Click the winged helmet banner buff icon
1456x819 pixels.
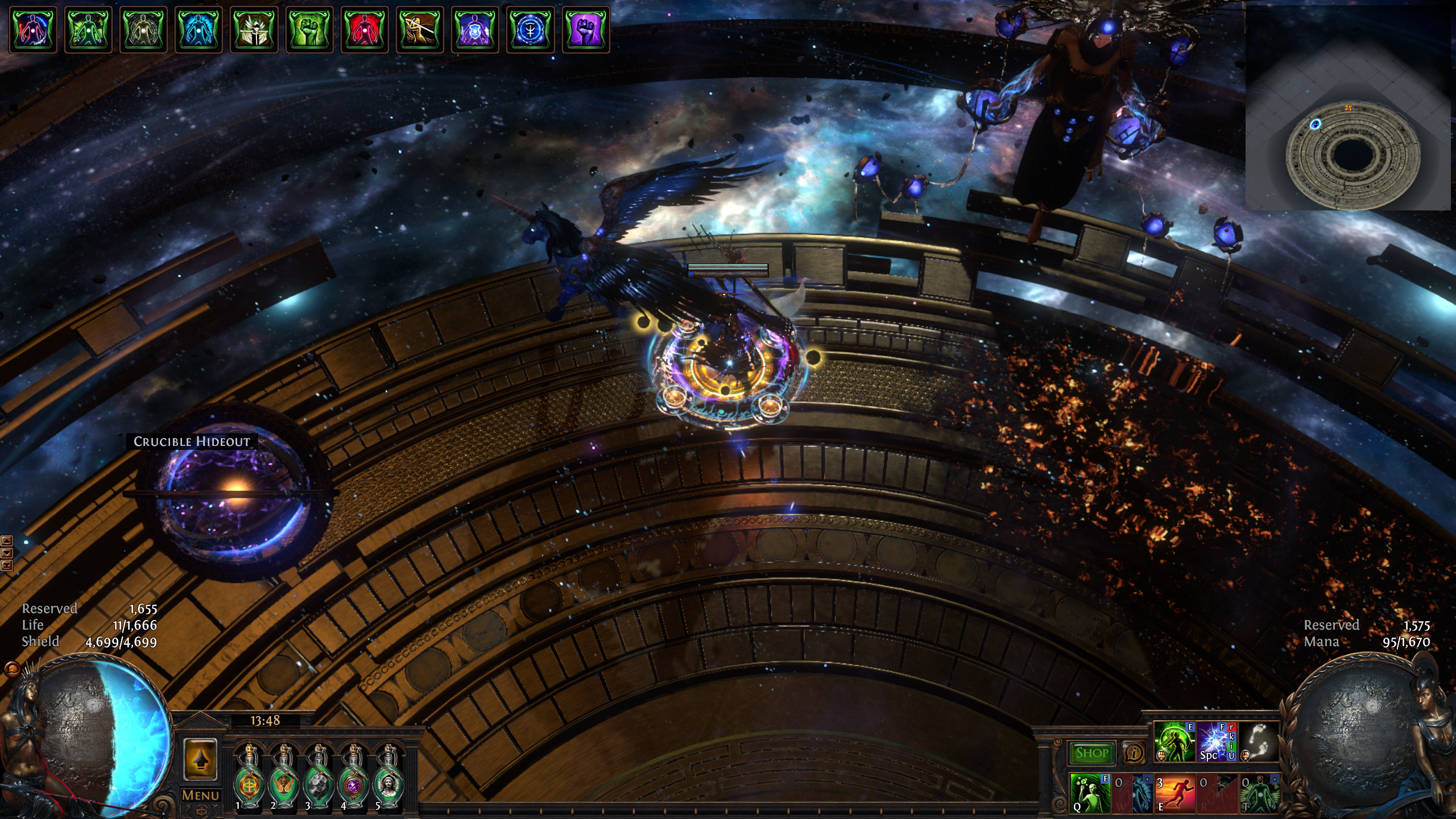[x=254, y=30]
